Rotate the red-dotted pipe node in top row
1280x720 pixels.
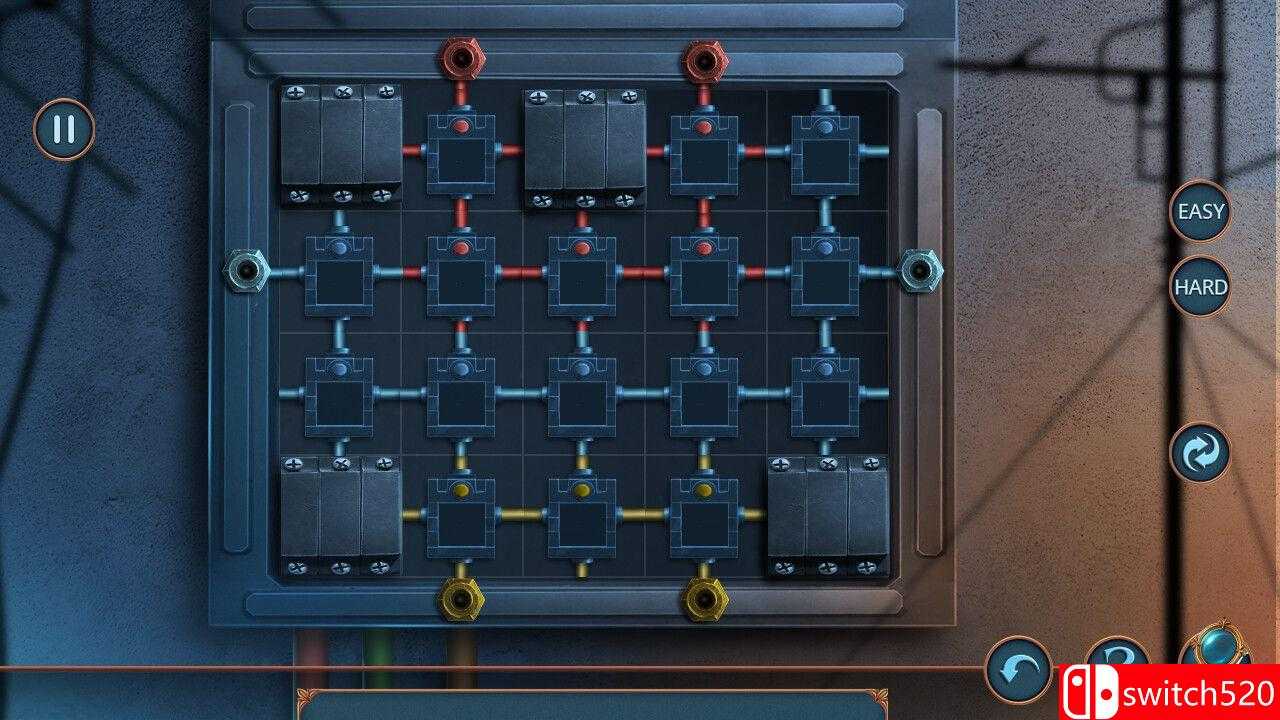(x=460, y=155)
